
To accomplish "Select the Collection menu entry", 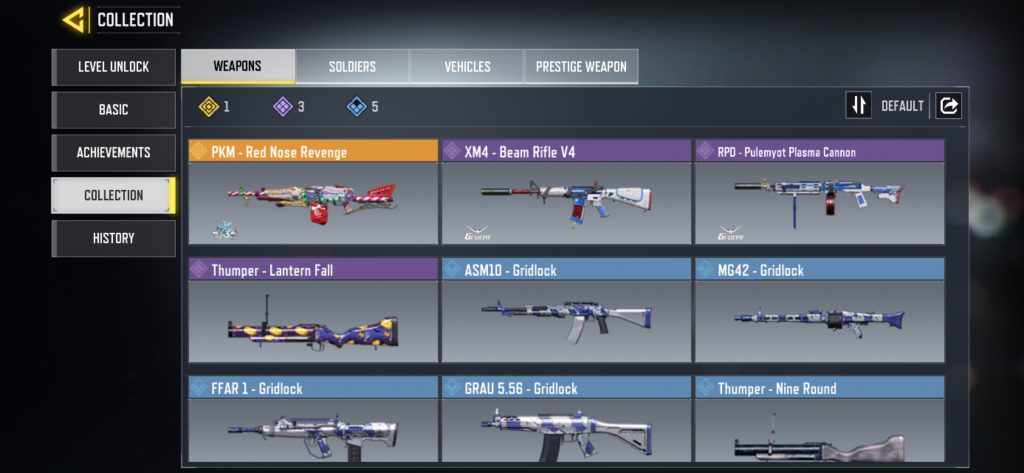I will tap(113, 196).
